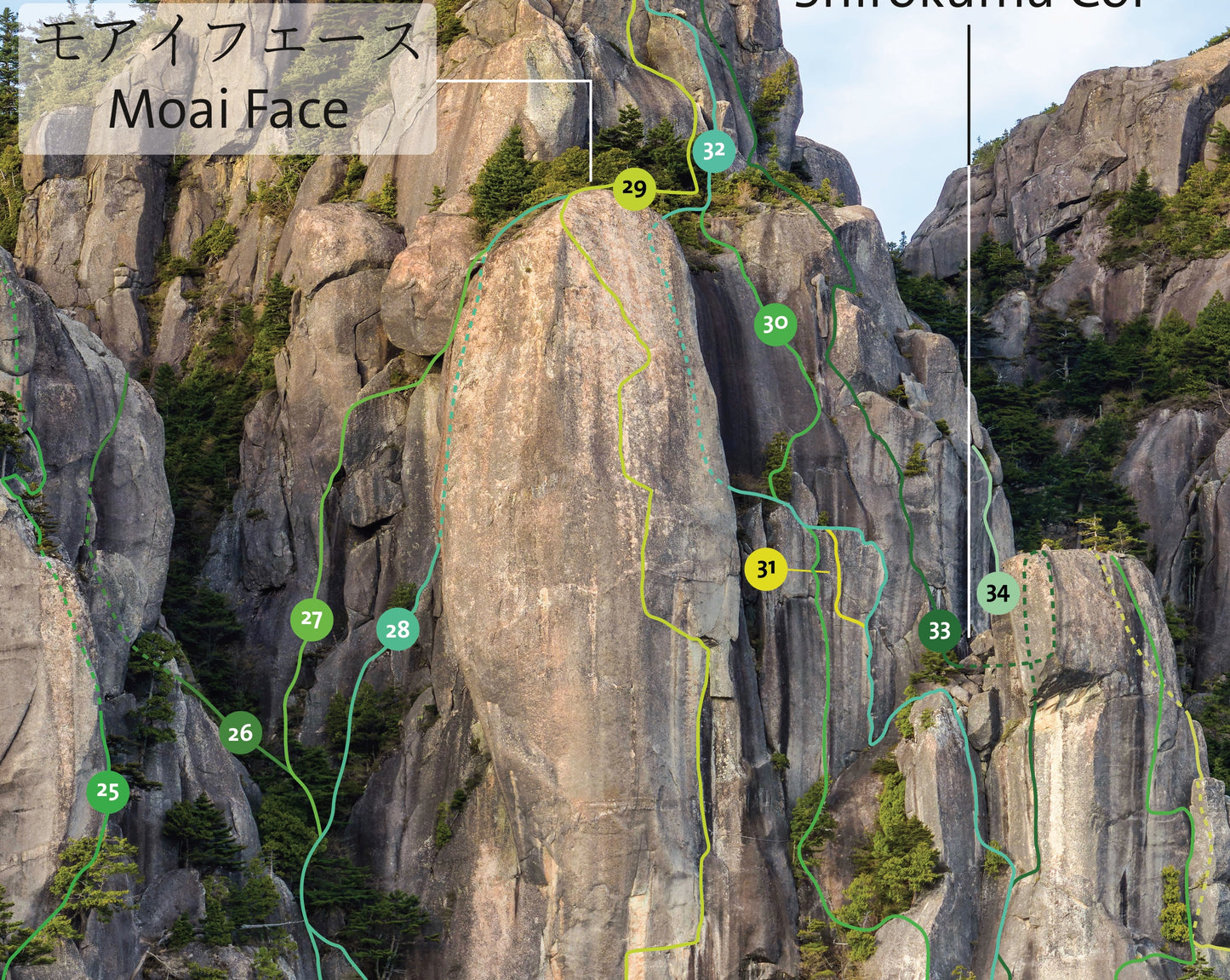Select the teal route 32 marker
This screenshot has width=1230, height=980.
pos(713,152)
